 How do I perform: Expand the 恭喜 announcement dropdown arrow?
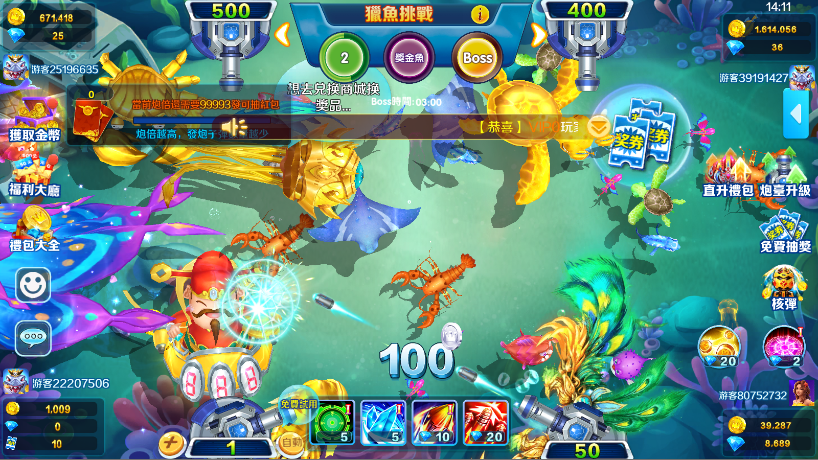(x=598, y=127)
